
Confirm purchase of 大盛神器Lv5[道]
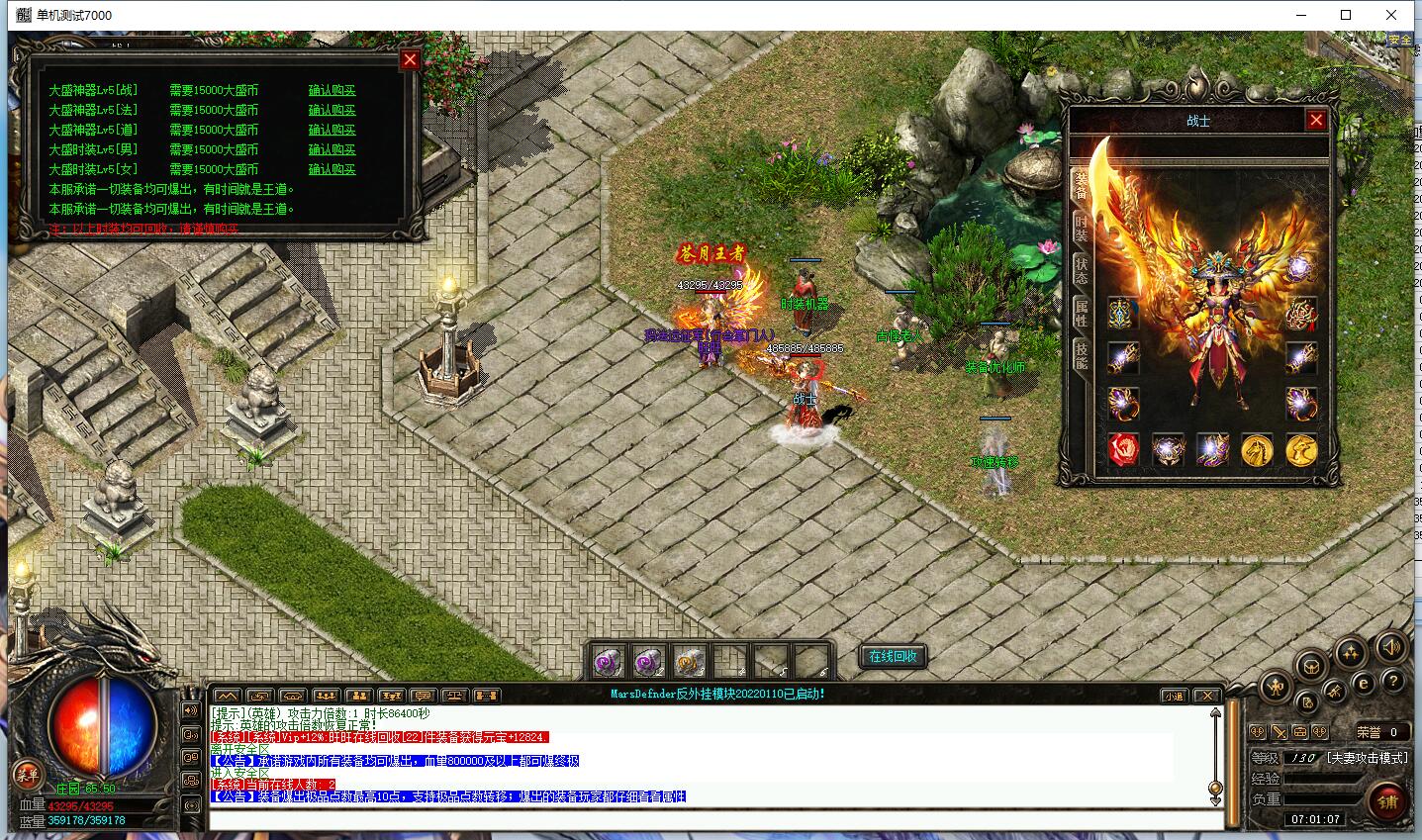[332, 130]
